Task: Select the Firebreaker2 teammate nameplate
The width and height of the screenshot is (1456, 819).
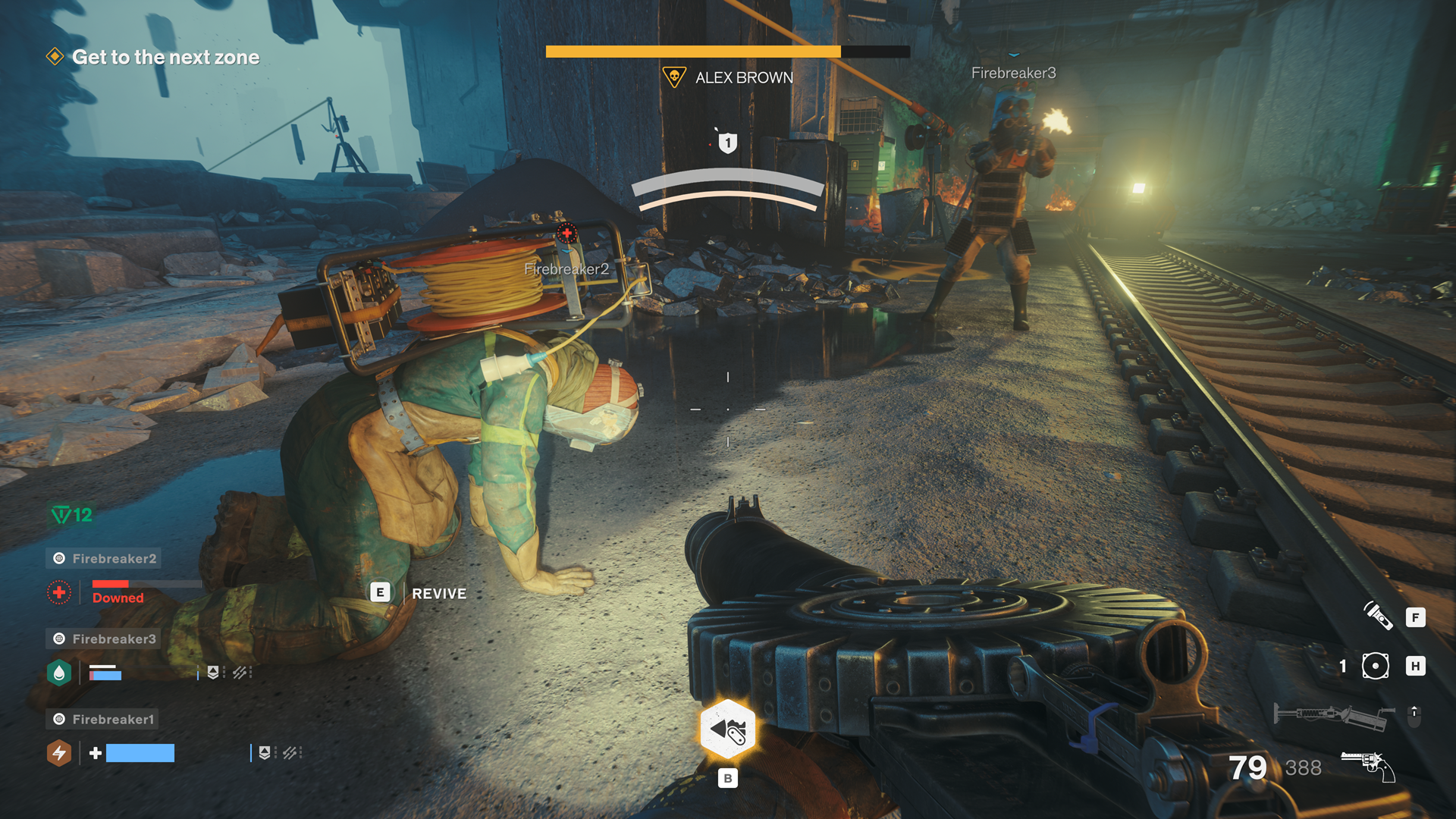Action: [x=104, y=559]
